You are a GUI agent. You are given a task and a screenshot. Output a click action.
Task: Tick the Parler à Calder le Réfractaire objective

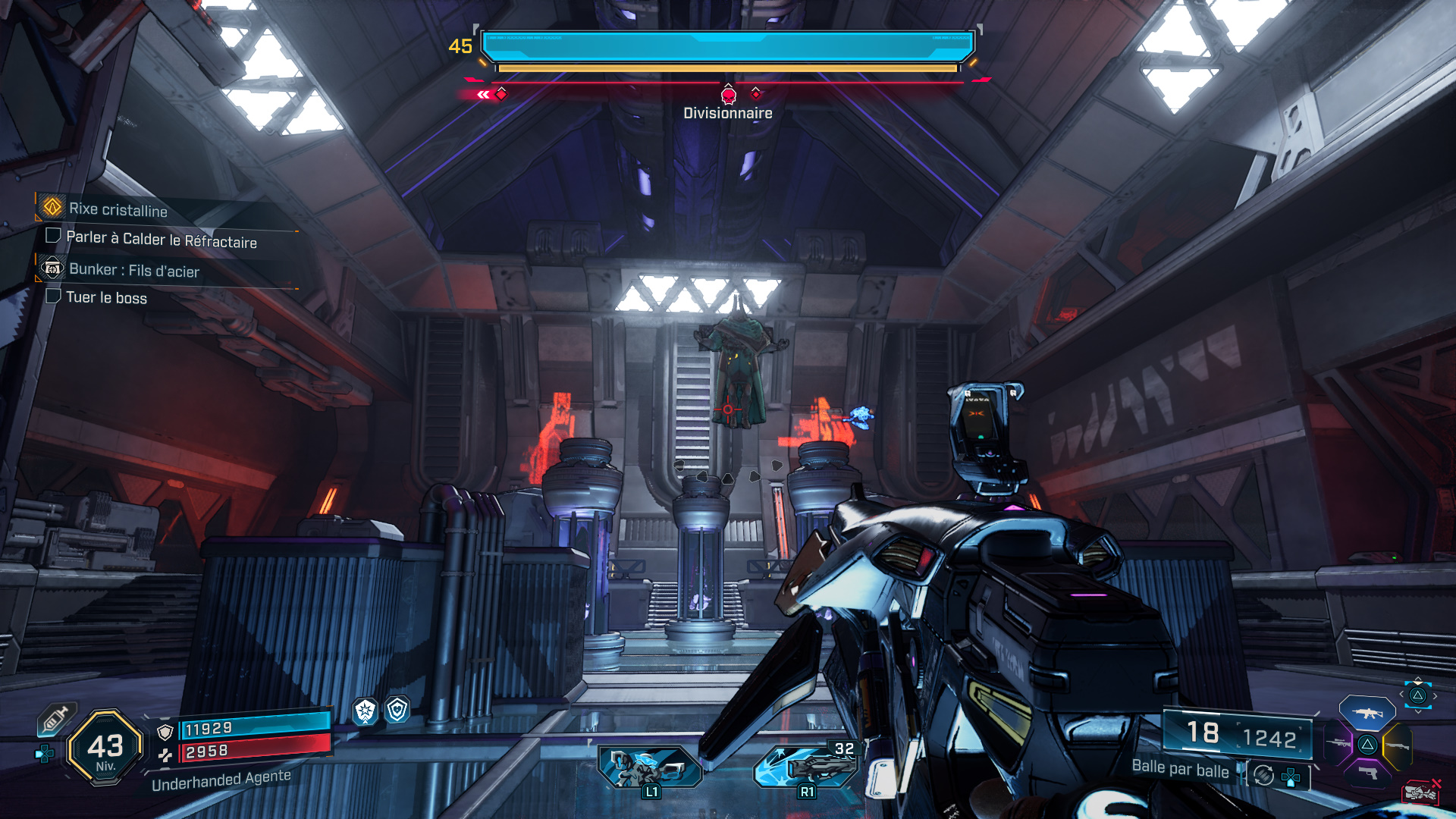(53, 236)
